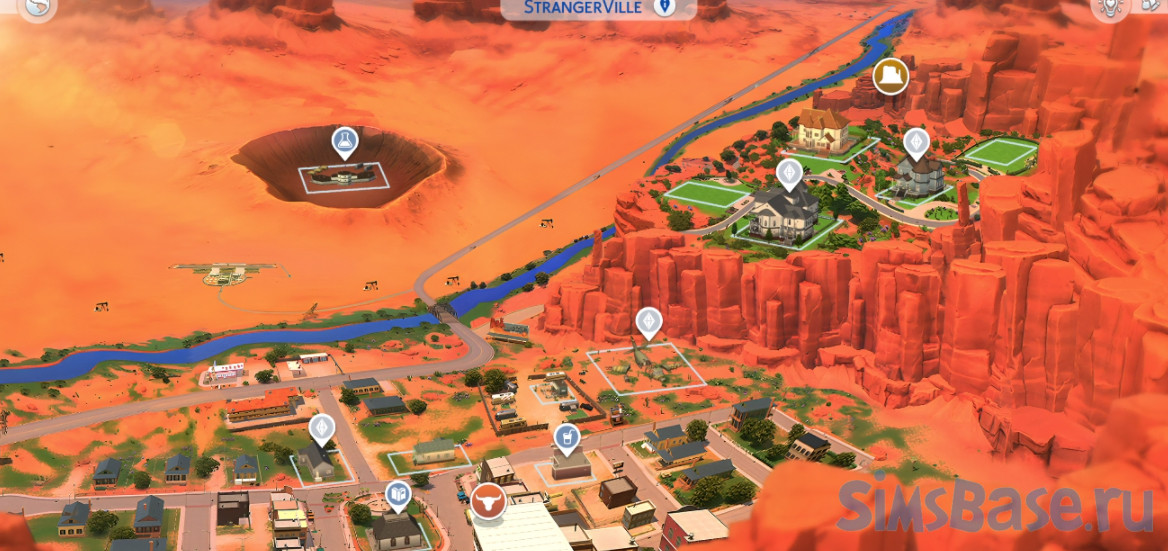The image size is (1168, 551).
Task: Select the bar drink-cup map marker
Action: (566, 436)
